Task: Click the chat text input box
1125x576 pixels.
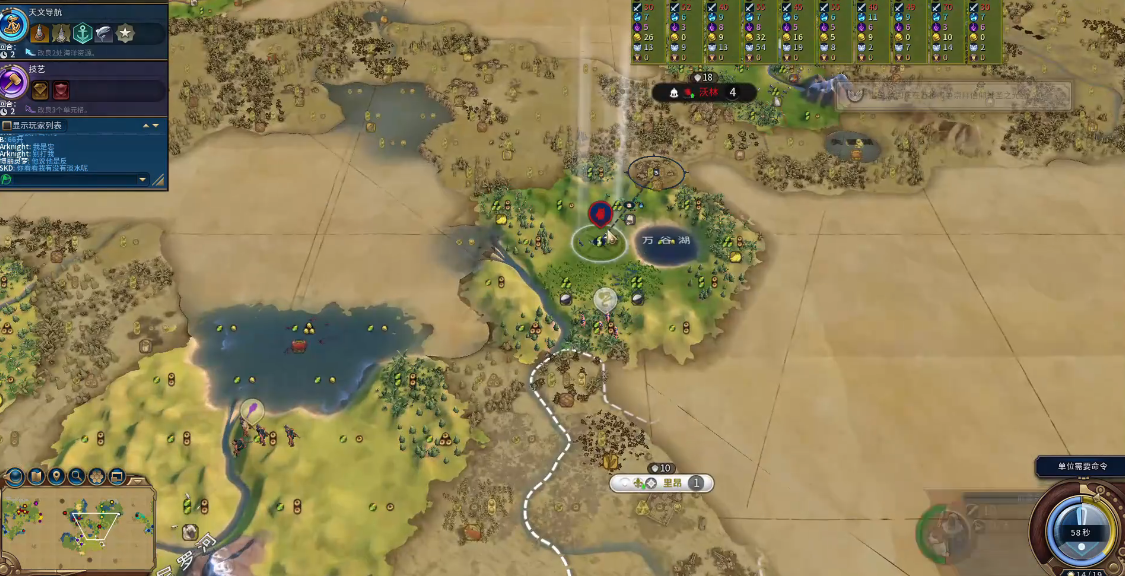Action: click(70, 180)
